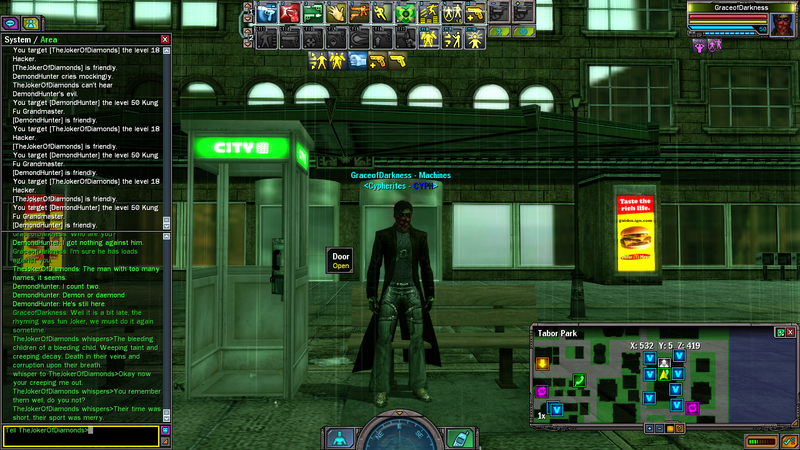Screen dimensions: 800x450
Task: Click the chat message input field
Action: click(x=80, y=435)
